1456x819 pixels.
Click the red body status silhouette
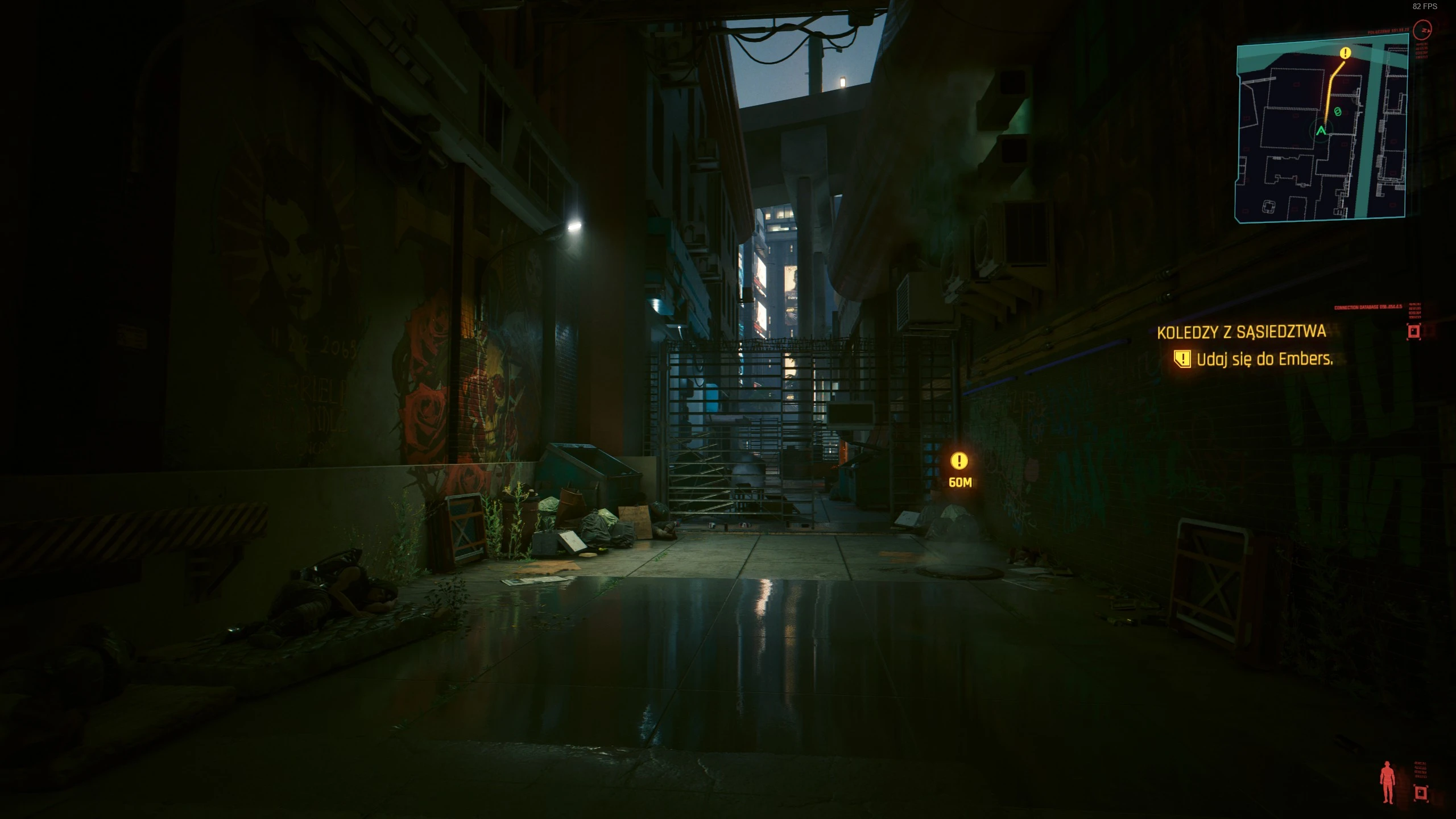pos(1388,782)
